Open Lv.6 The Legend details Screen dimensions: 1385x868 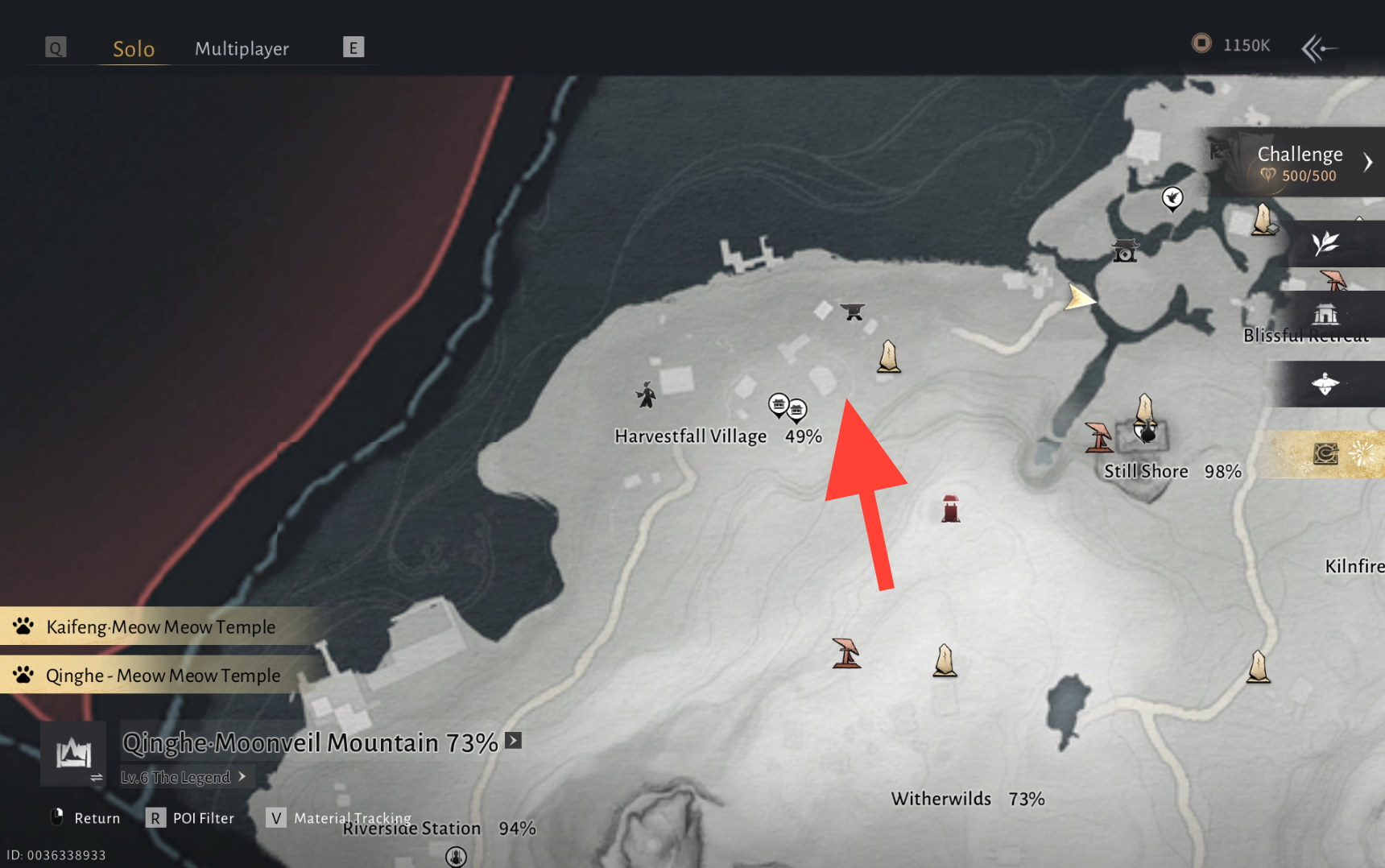(x=184, y=777)
